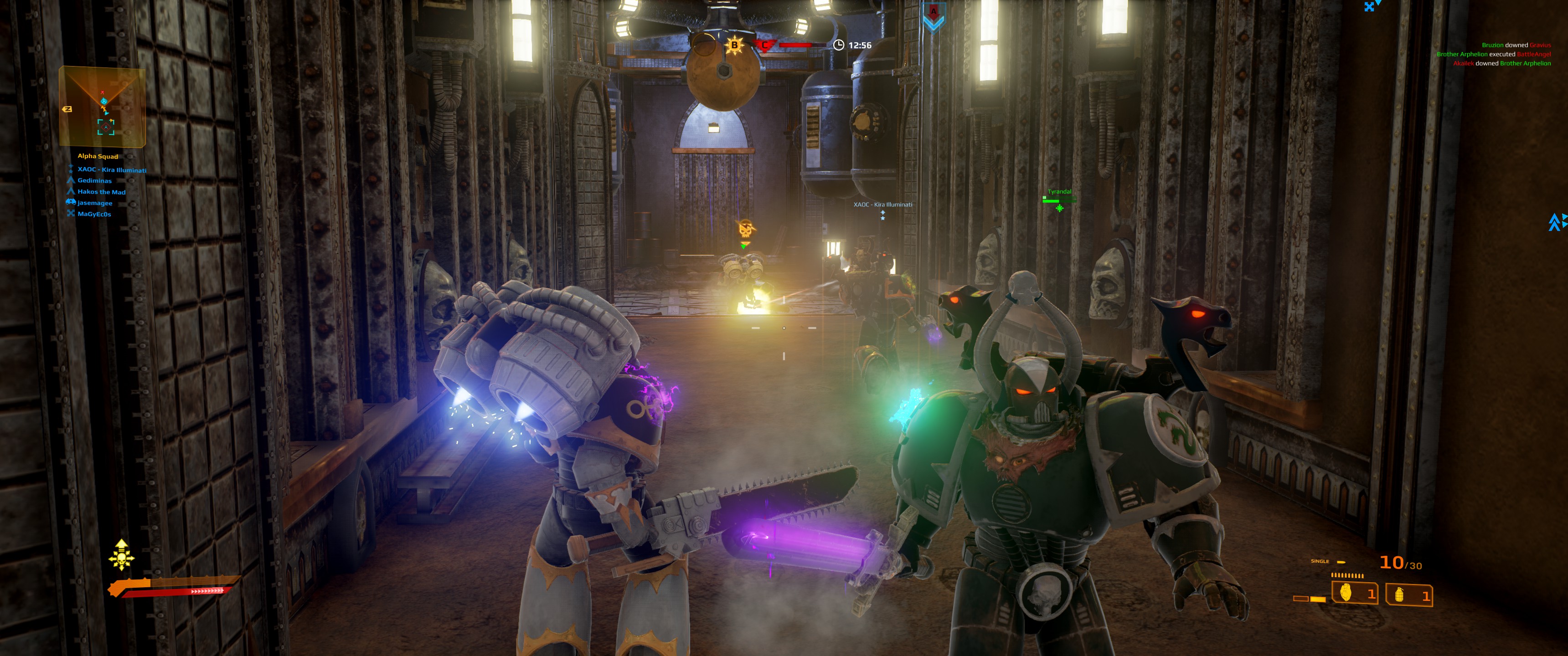Click the Z marker on the minimap edge
The image size is (1568, 656).
[67, 109]
